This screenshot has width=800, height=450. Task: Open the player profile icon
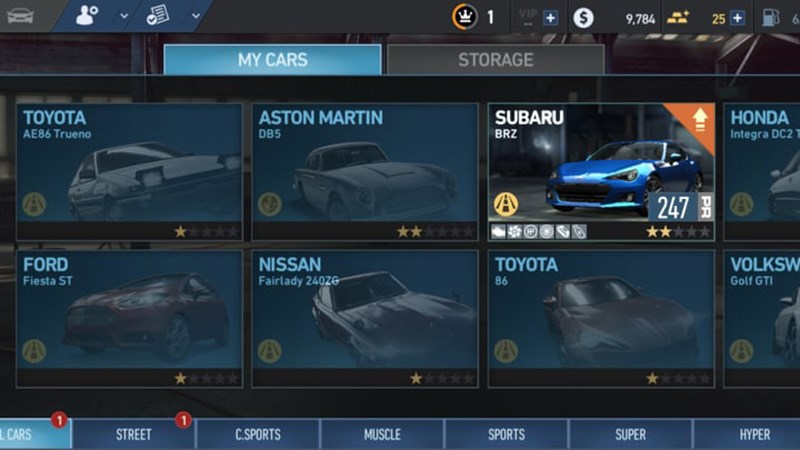coord(89,16)
